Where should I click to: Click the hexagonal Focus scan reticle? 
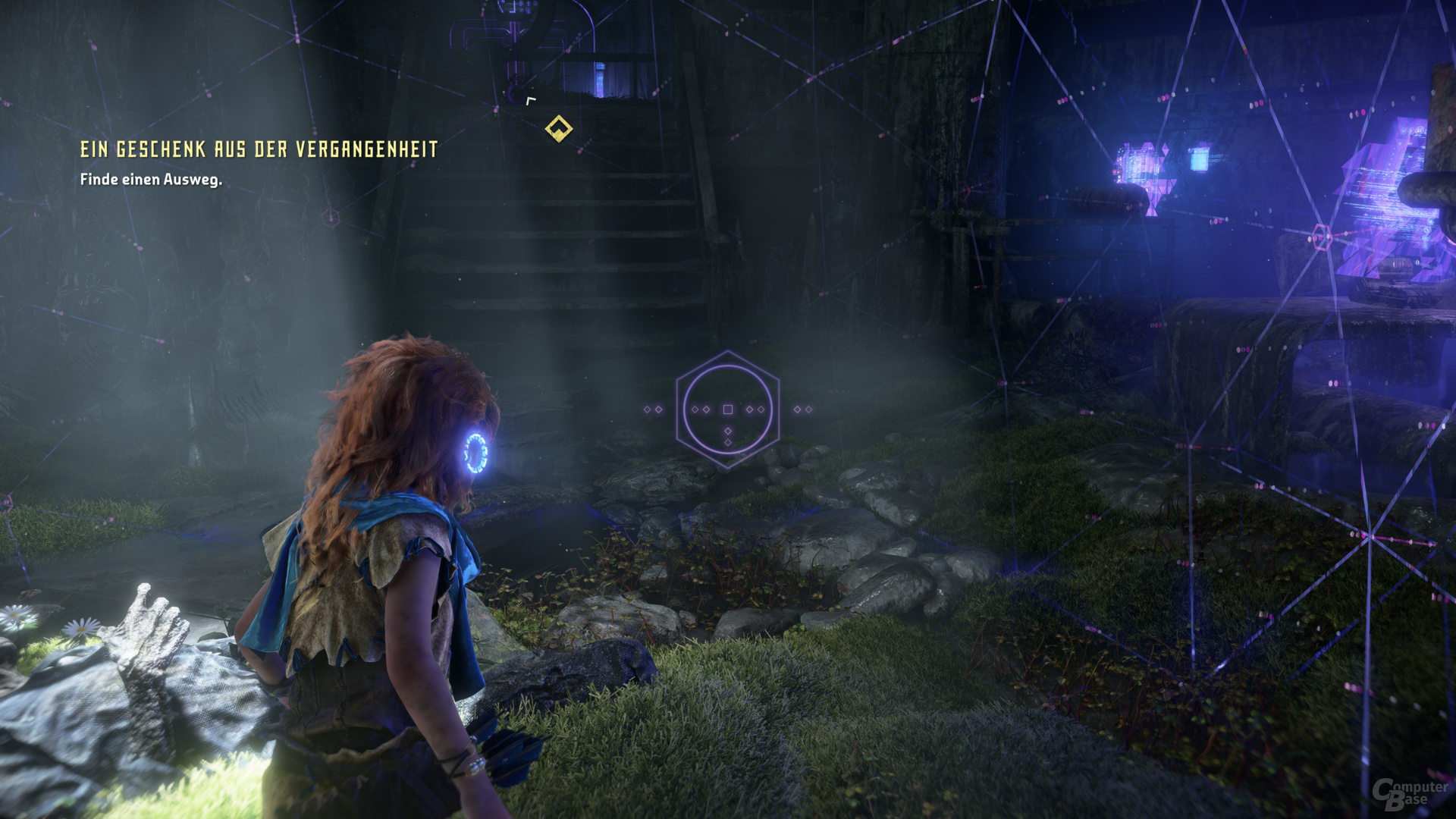coord(727,409)
